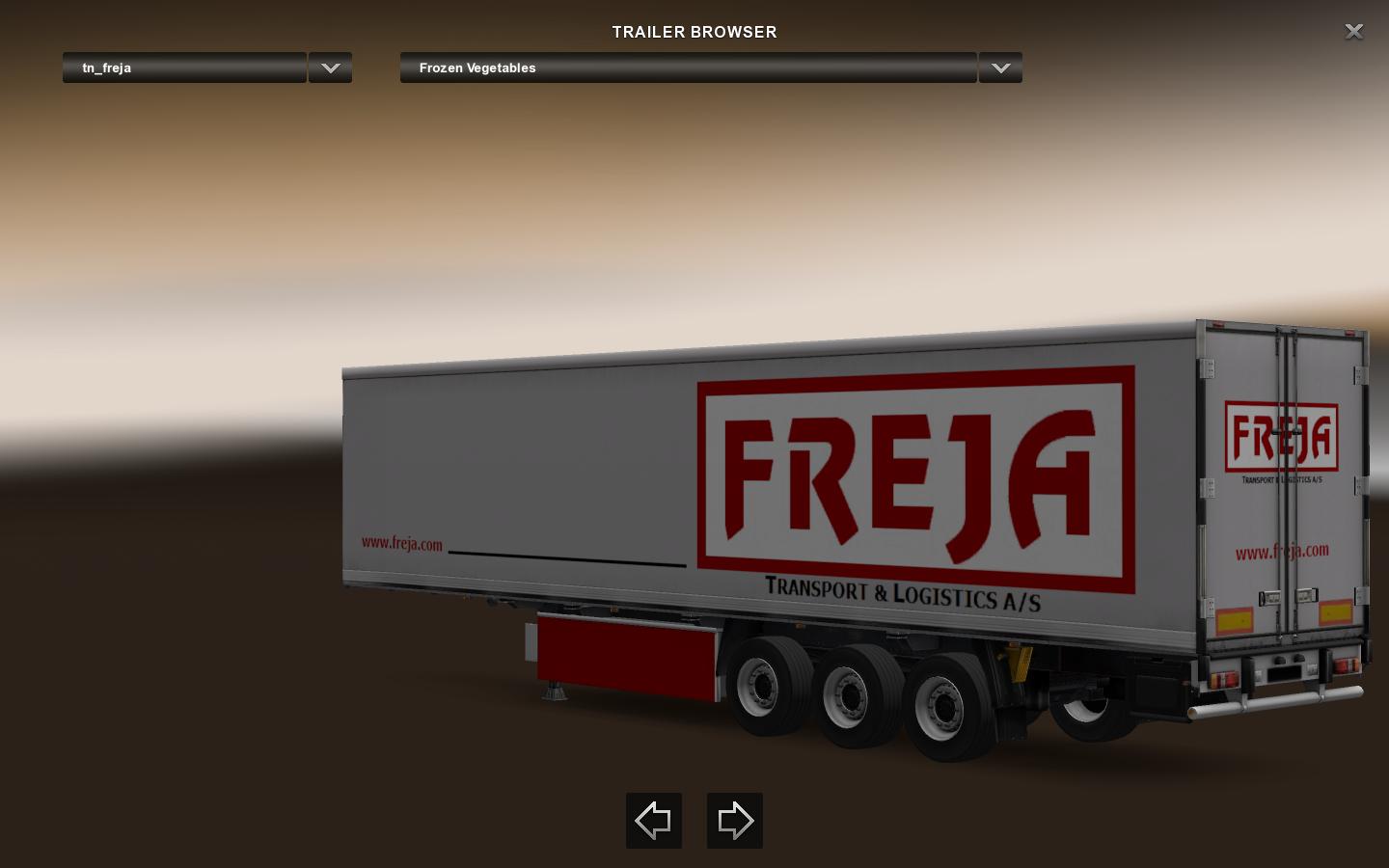Show the next trailer with right arrow
The image size is (1389, 868).
735,821
